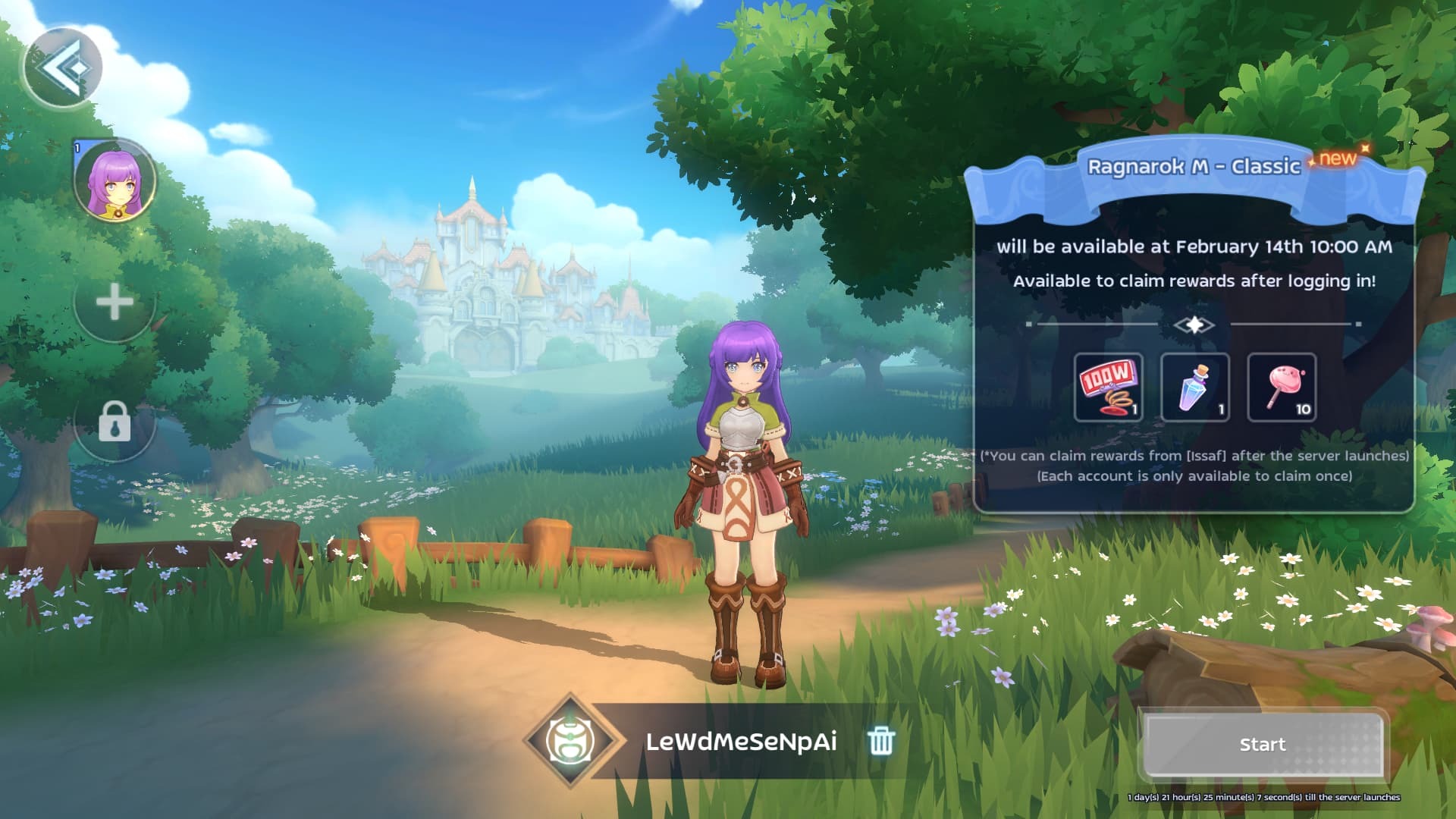Go back using the double-arrow button
The width and height of the screenshot is (1456, 819).
pos(62,69)
